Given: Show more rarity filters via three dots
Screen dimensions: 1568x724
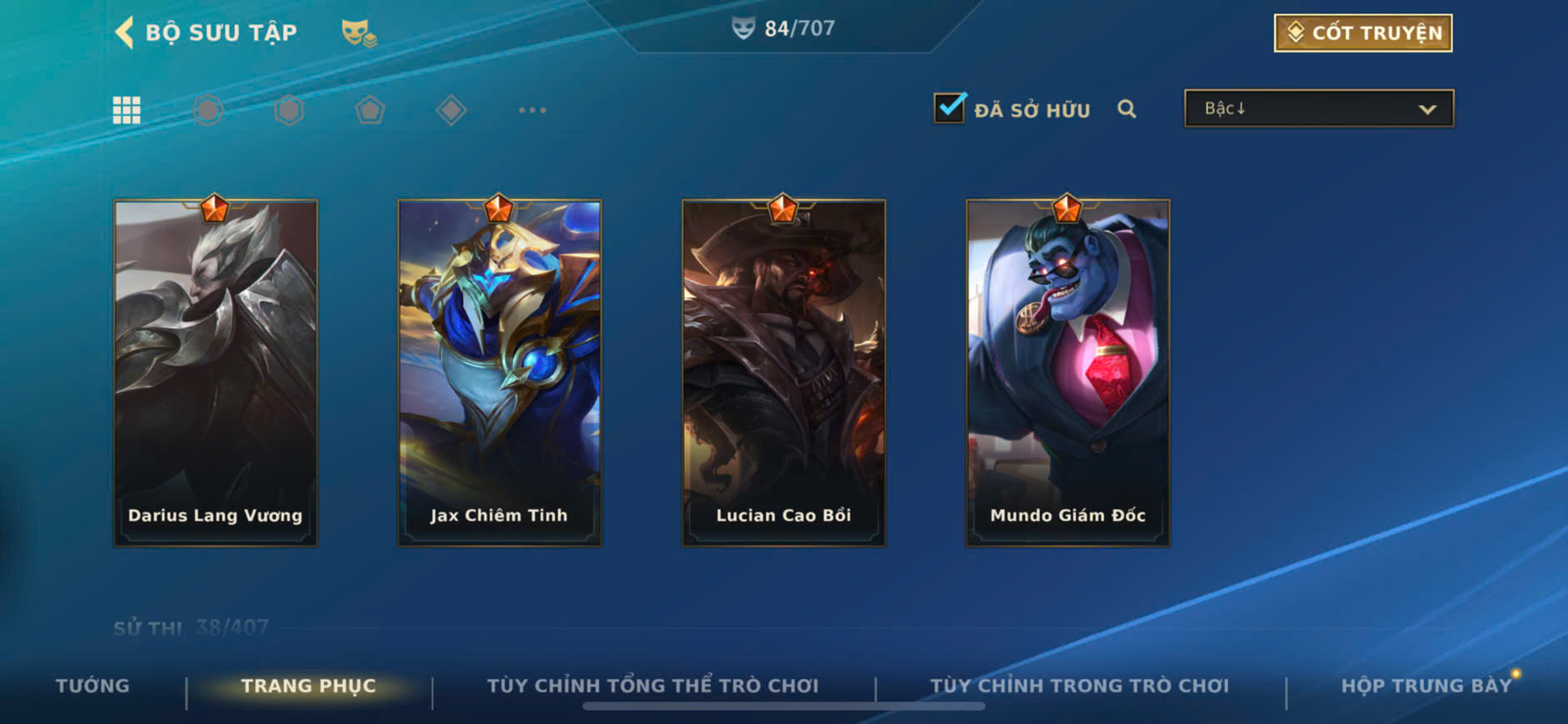Looking at the screenshot, I should (x=532, y=110).
